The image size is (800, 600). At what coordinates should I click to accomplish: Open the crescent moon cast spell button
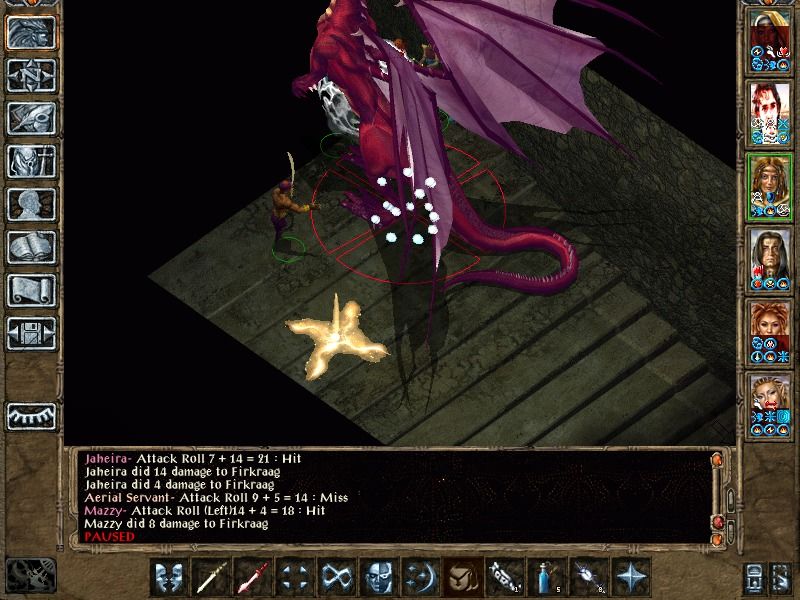pyautogui.click(x=421, y=577)
